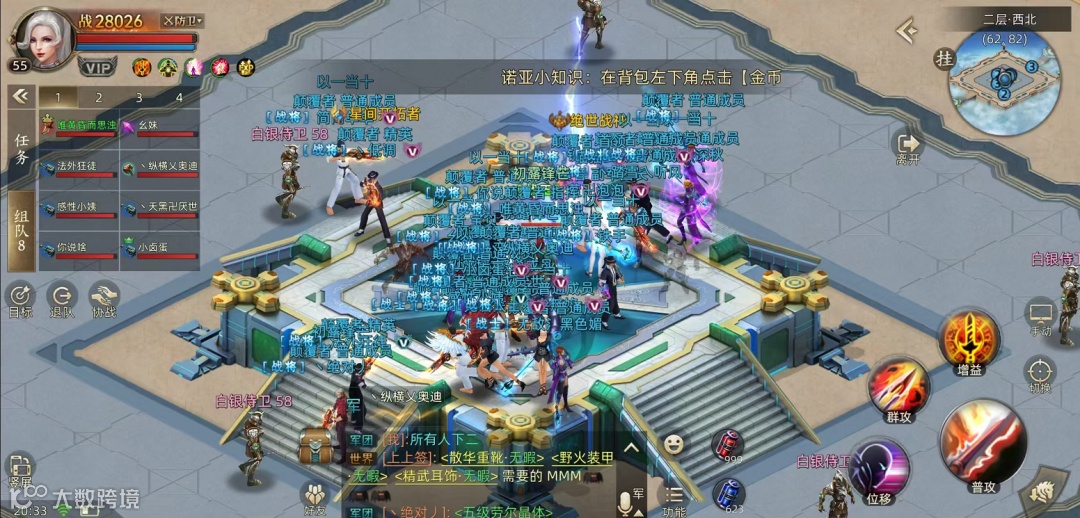Tap the 目标 target button

[x=20, y=298]
